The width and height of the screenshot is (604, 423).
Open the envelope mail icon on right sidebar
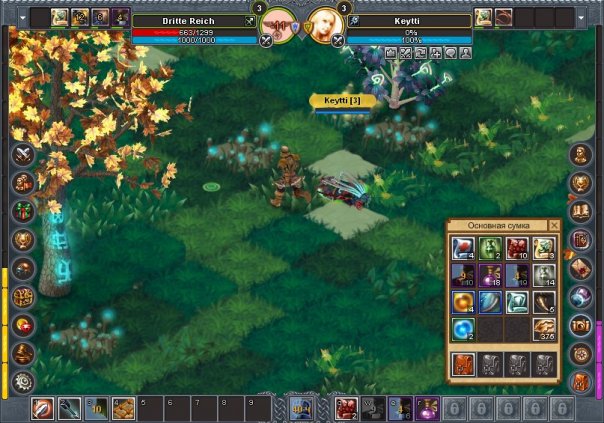pos(581,268)
